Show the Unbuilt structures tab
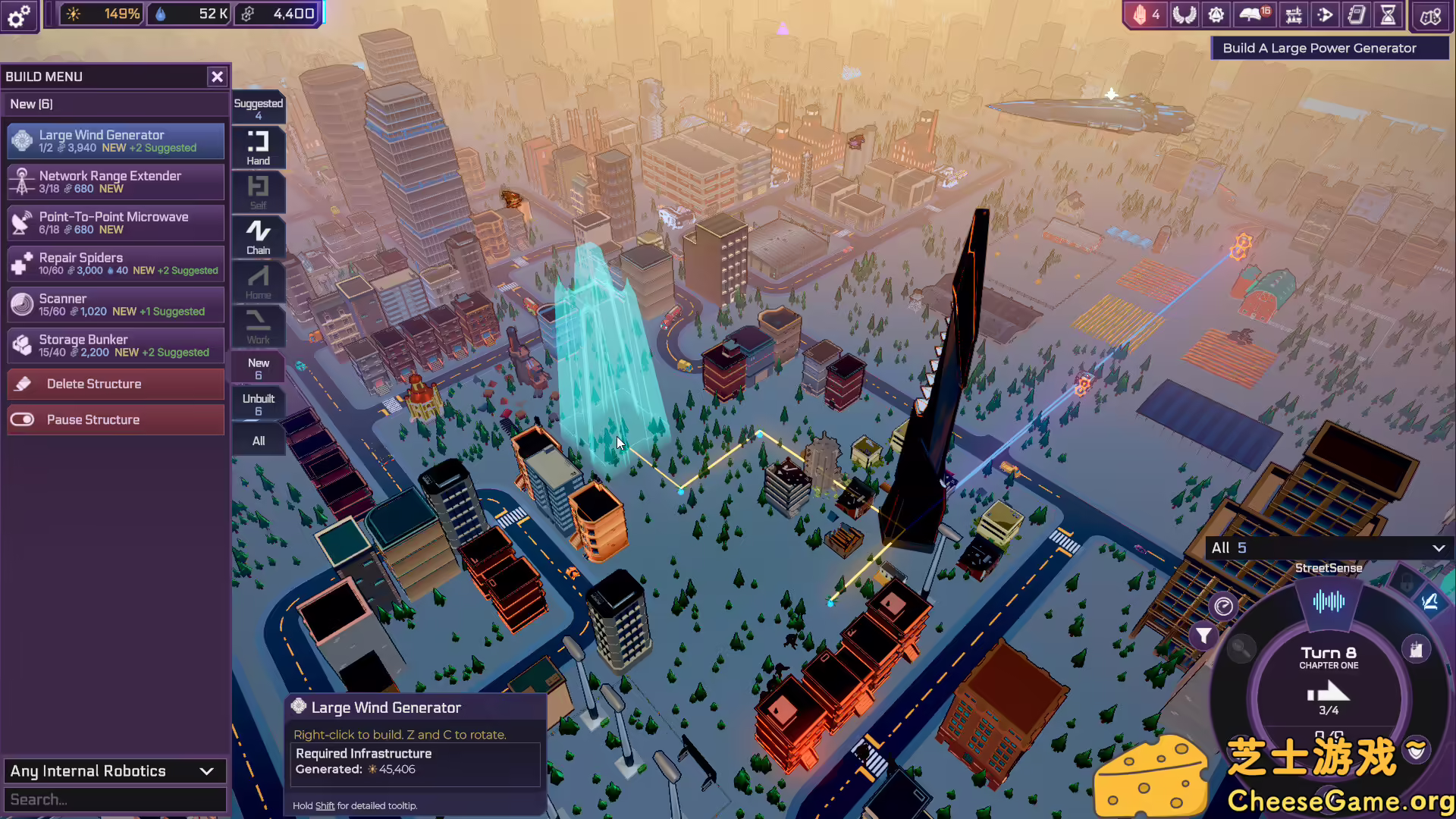 coord(258,404)
